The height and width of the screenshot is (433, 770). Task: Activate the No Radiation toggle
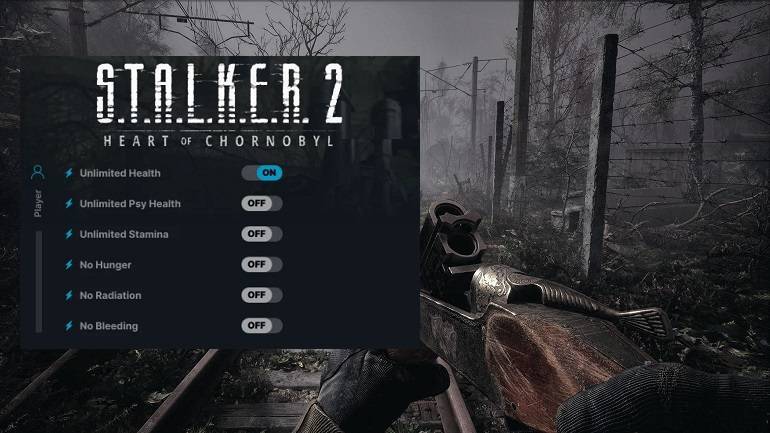262,295
